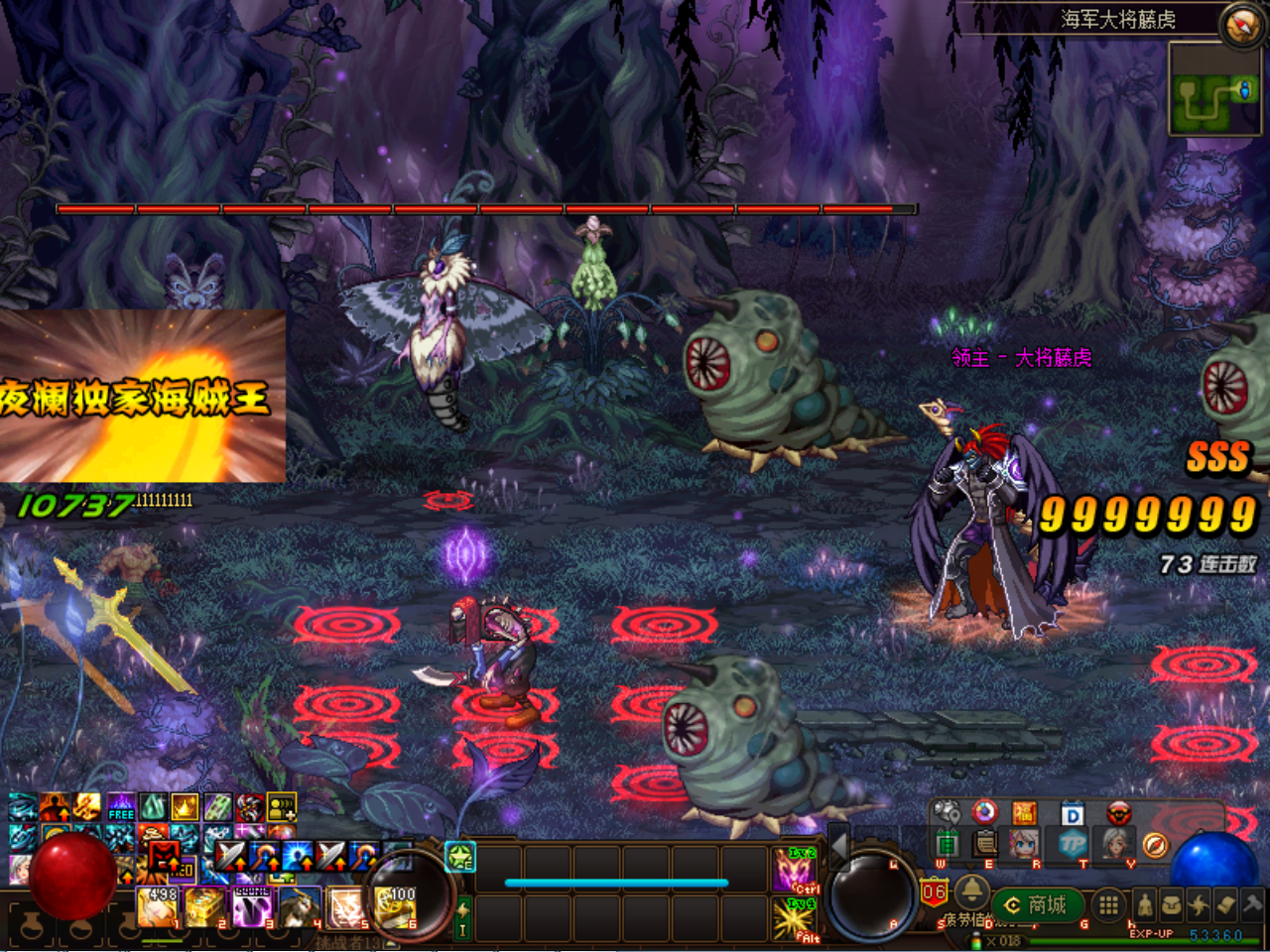Open the green gift package icon above W key
The image size is (1270, 952).
[x=946, y=844]
